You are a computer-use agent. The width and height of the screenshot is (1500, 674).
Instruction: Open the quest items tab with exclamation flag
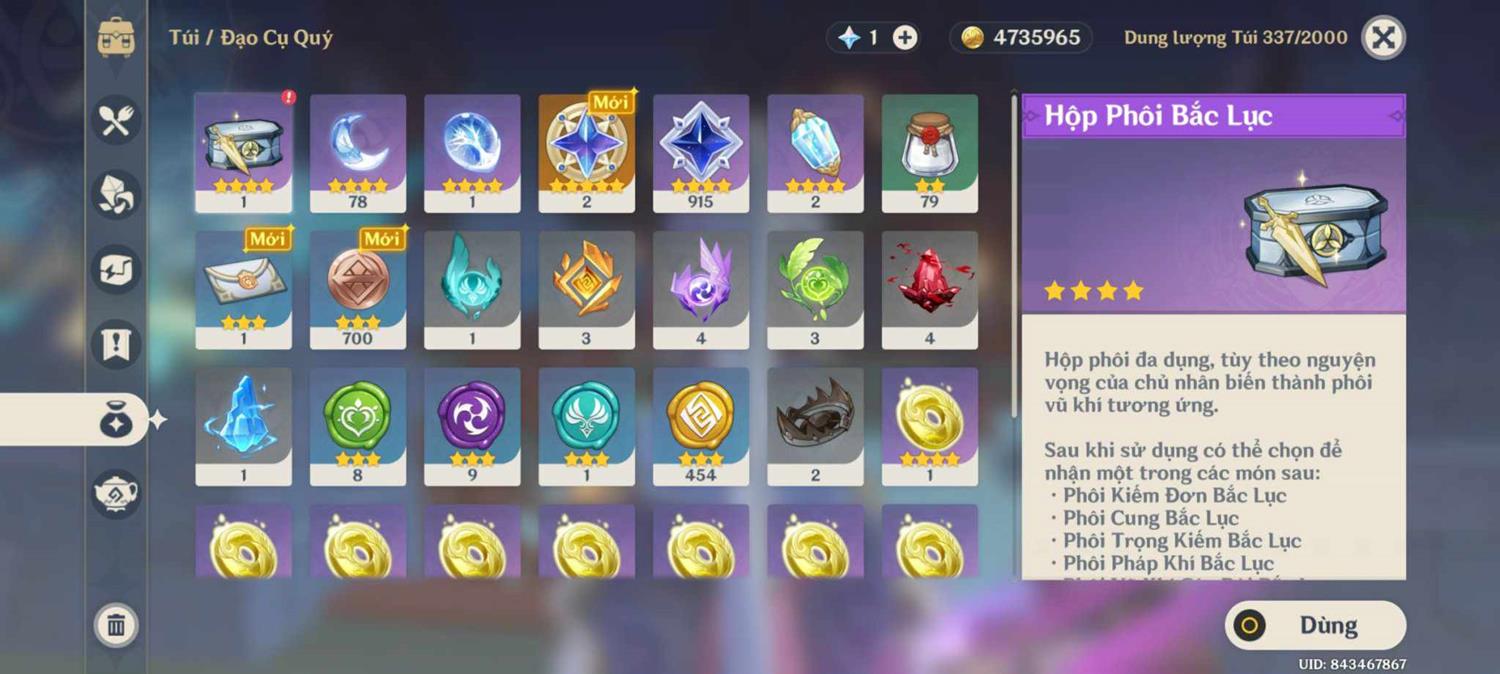click(116, 344)
